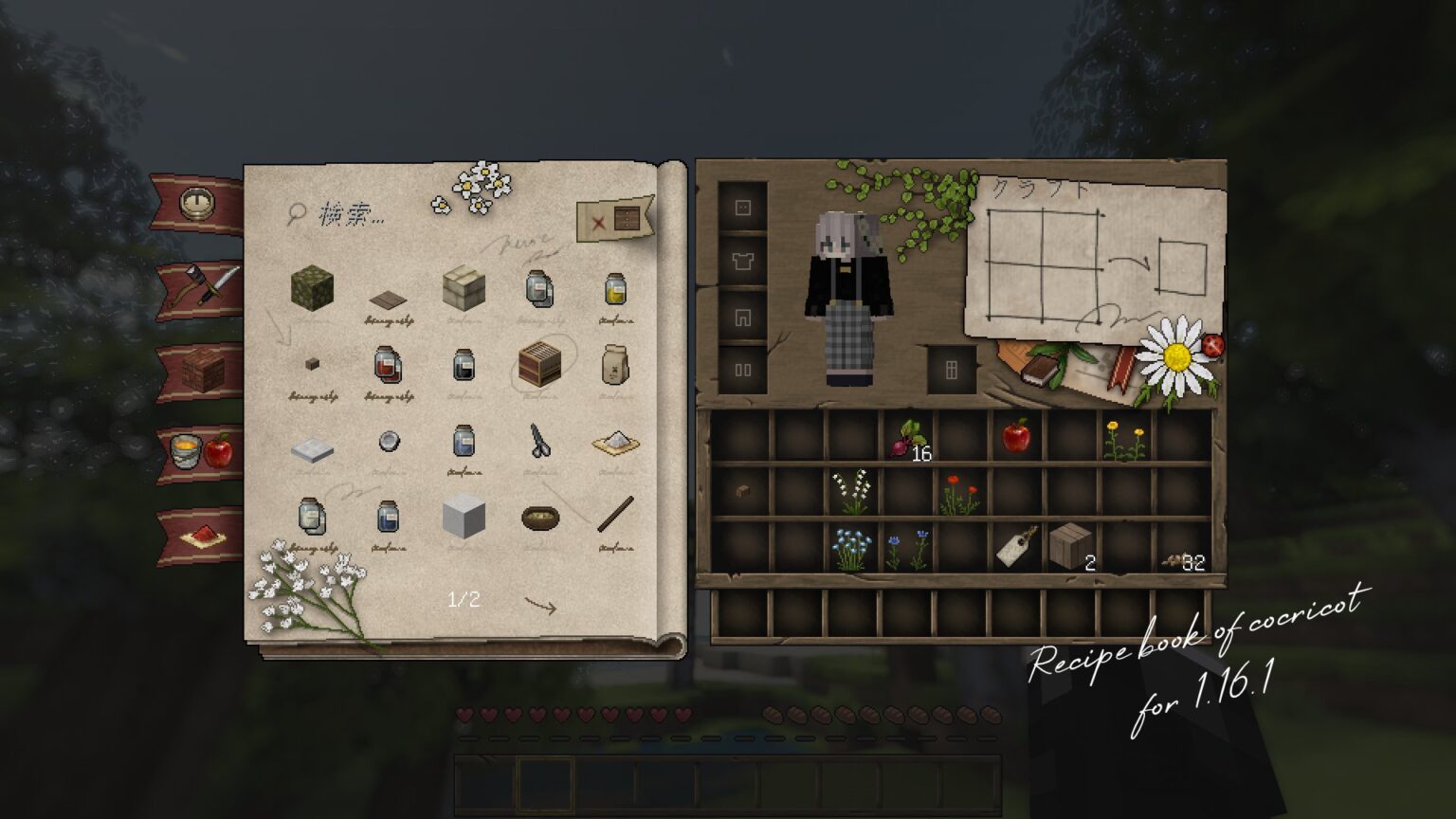Open the beehive recipe in the book

540,363
